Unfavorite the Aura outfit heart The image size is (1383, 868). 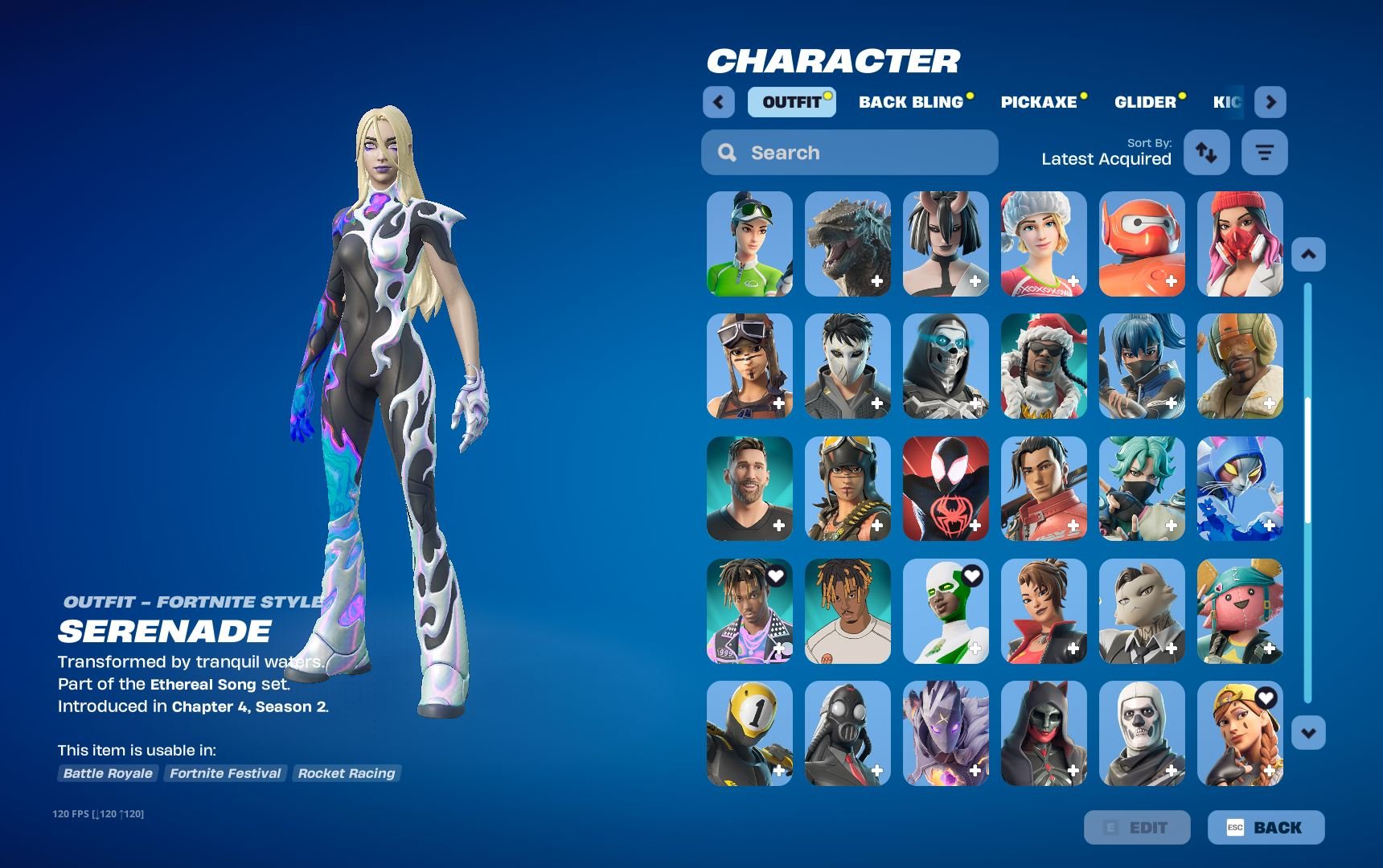[x=1268, y=699]
